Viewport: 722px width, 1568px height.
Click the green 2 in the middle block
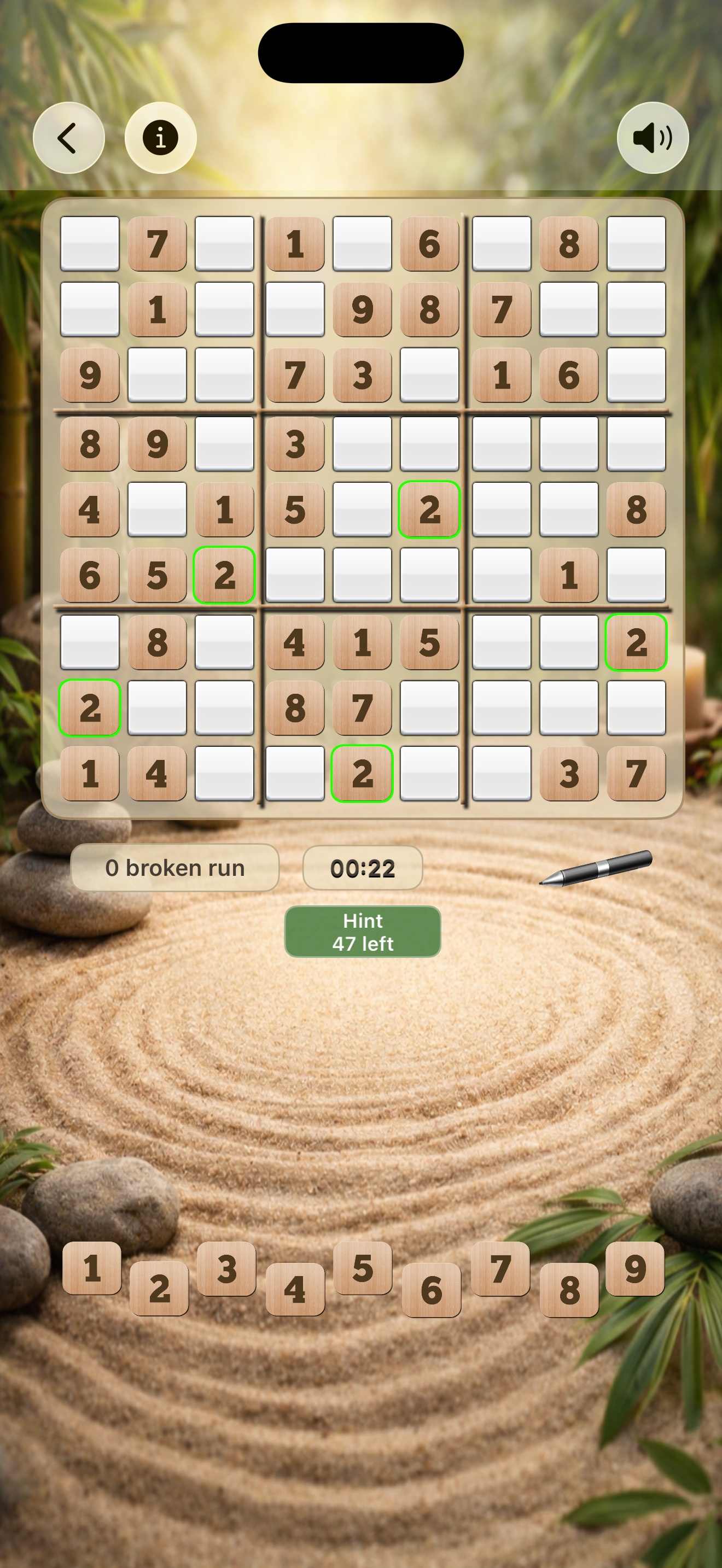tap(430, 510)
